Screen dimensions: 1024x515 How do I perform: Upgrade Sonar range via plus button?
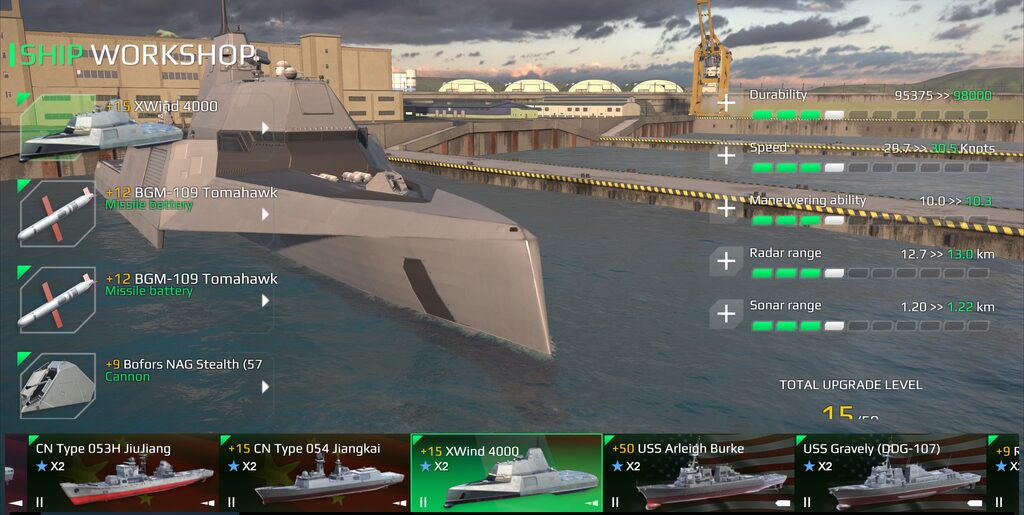(725, 314)
